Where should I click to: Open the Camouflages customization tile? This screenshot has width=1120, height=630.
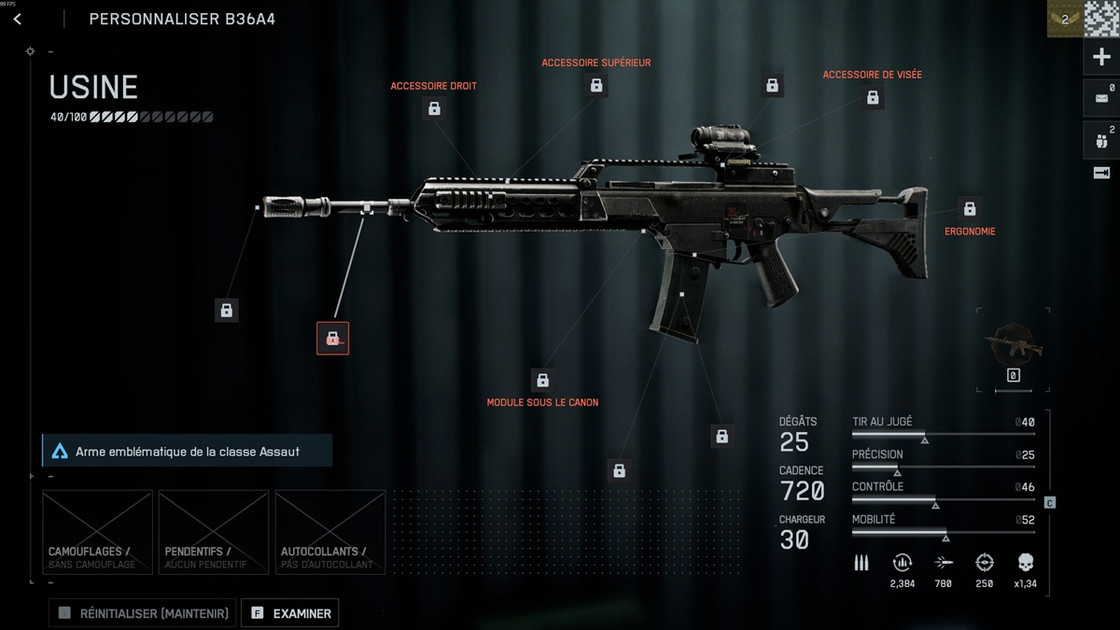(97, 532)
